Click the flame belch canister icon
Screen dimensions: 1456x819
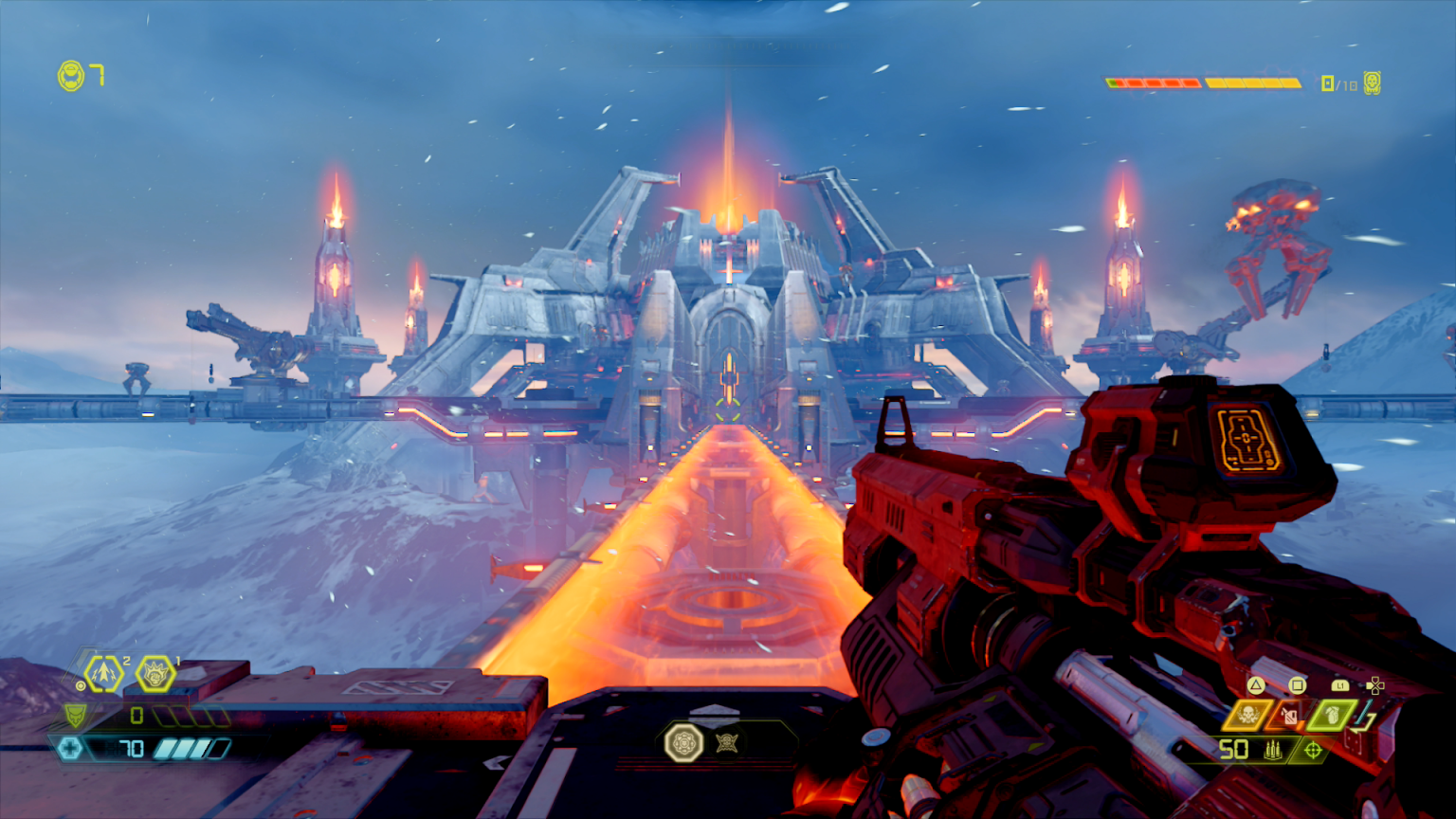pyautogui.click(x=1287, y=716)
